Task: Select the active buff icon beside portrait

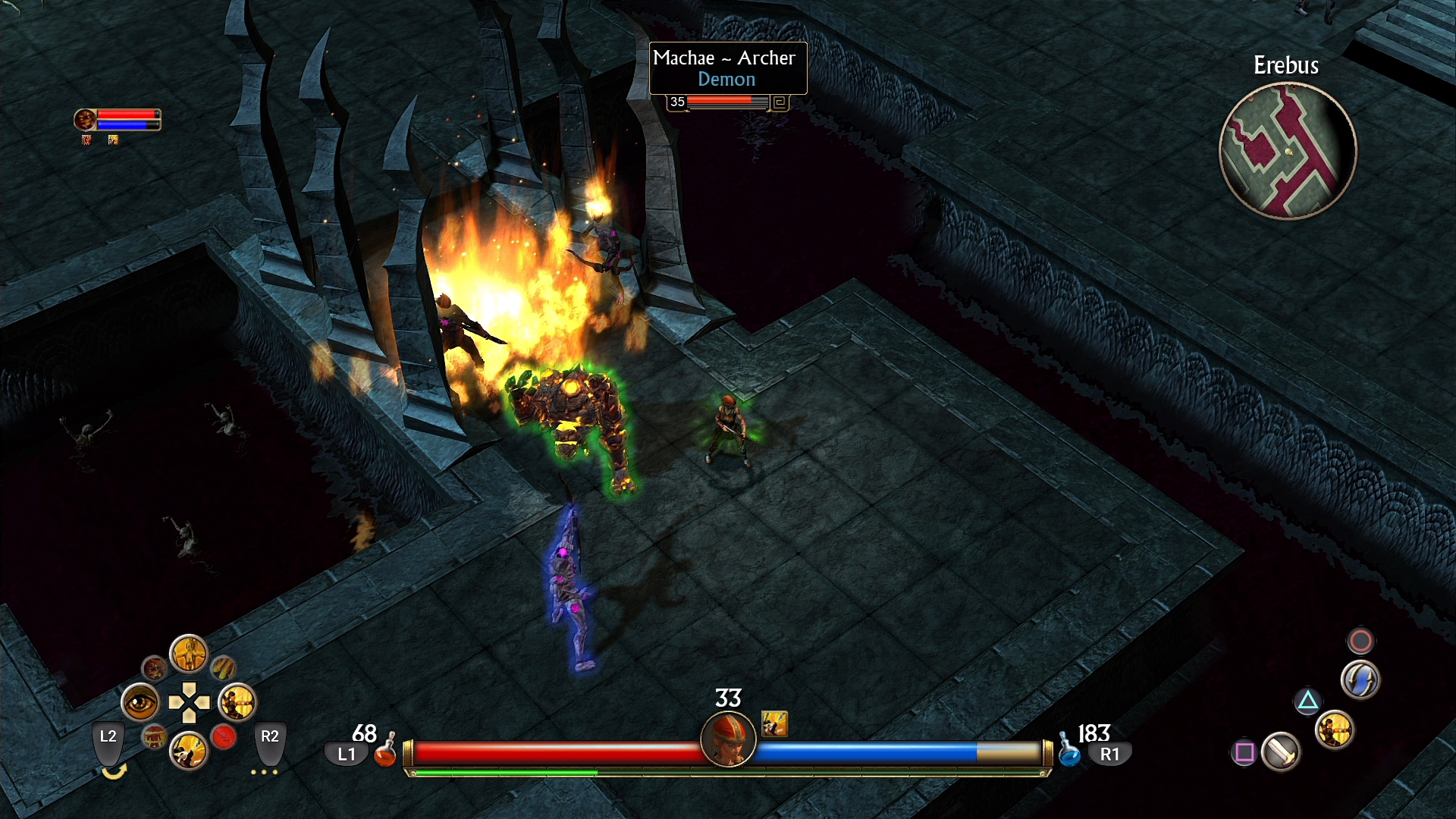Action: point(774,723)
